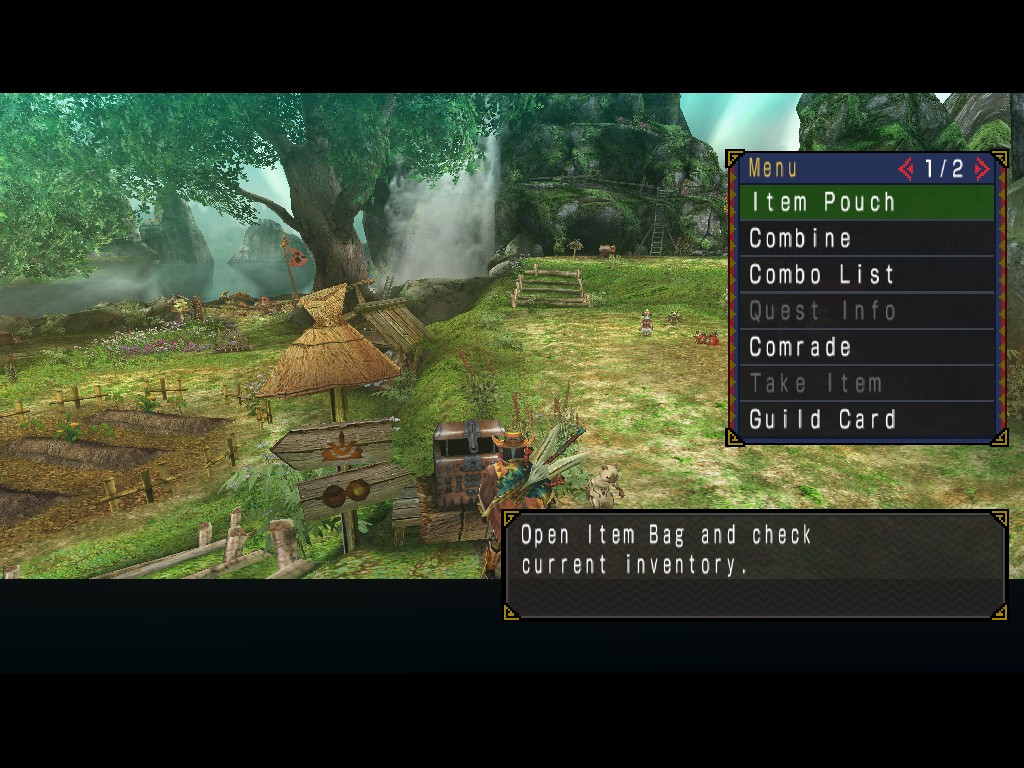Choose the Combo List option
This screenshot has width=1024, height=768.
(866, 275)
